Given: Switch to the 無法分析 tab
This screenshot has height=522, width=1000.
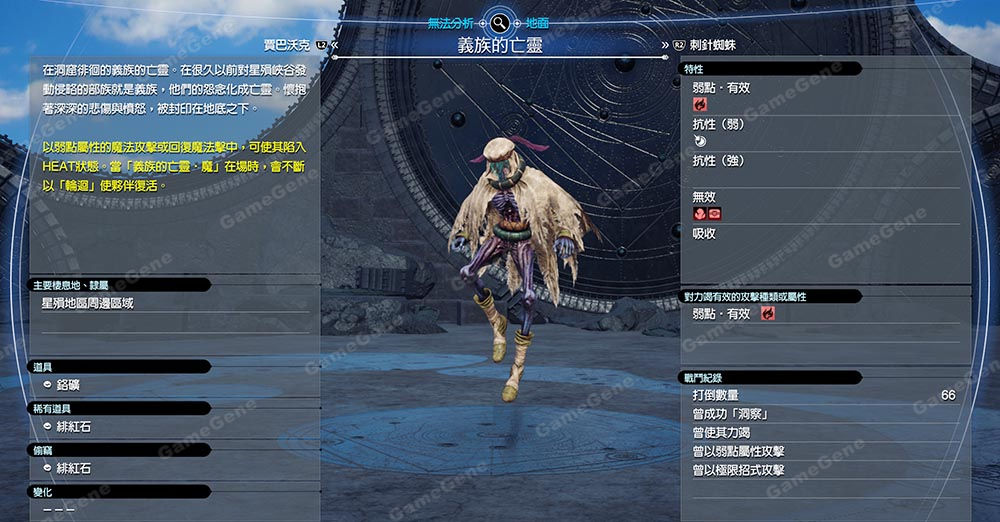Looking at the screenshot, I should coord(452,21).
